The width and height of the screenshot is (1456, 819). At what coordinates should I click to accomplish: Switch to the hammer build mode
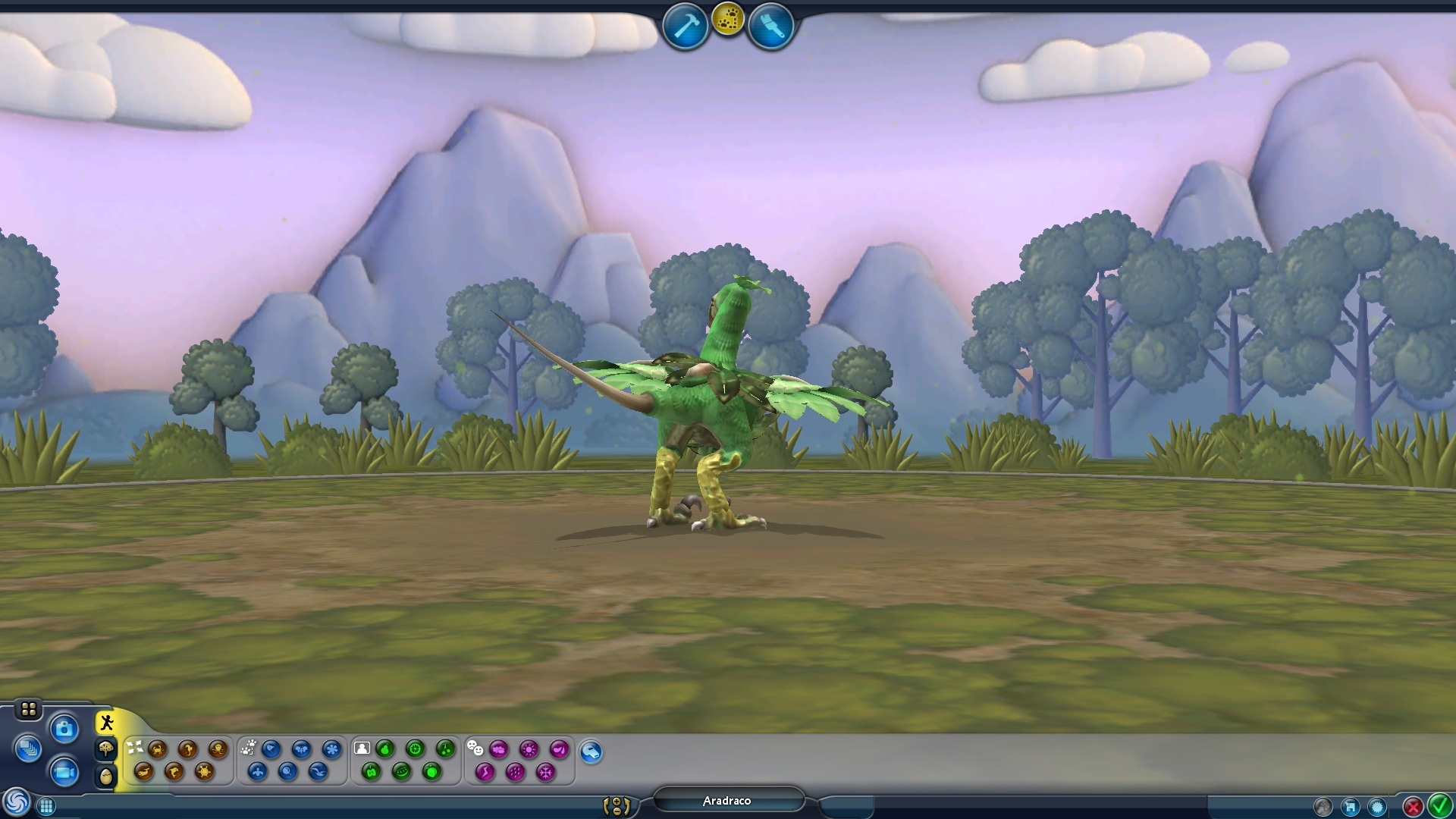point(685,27)
